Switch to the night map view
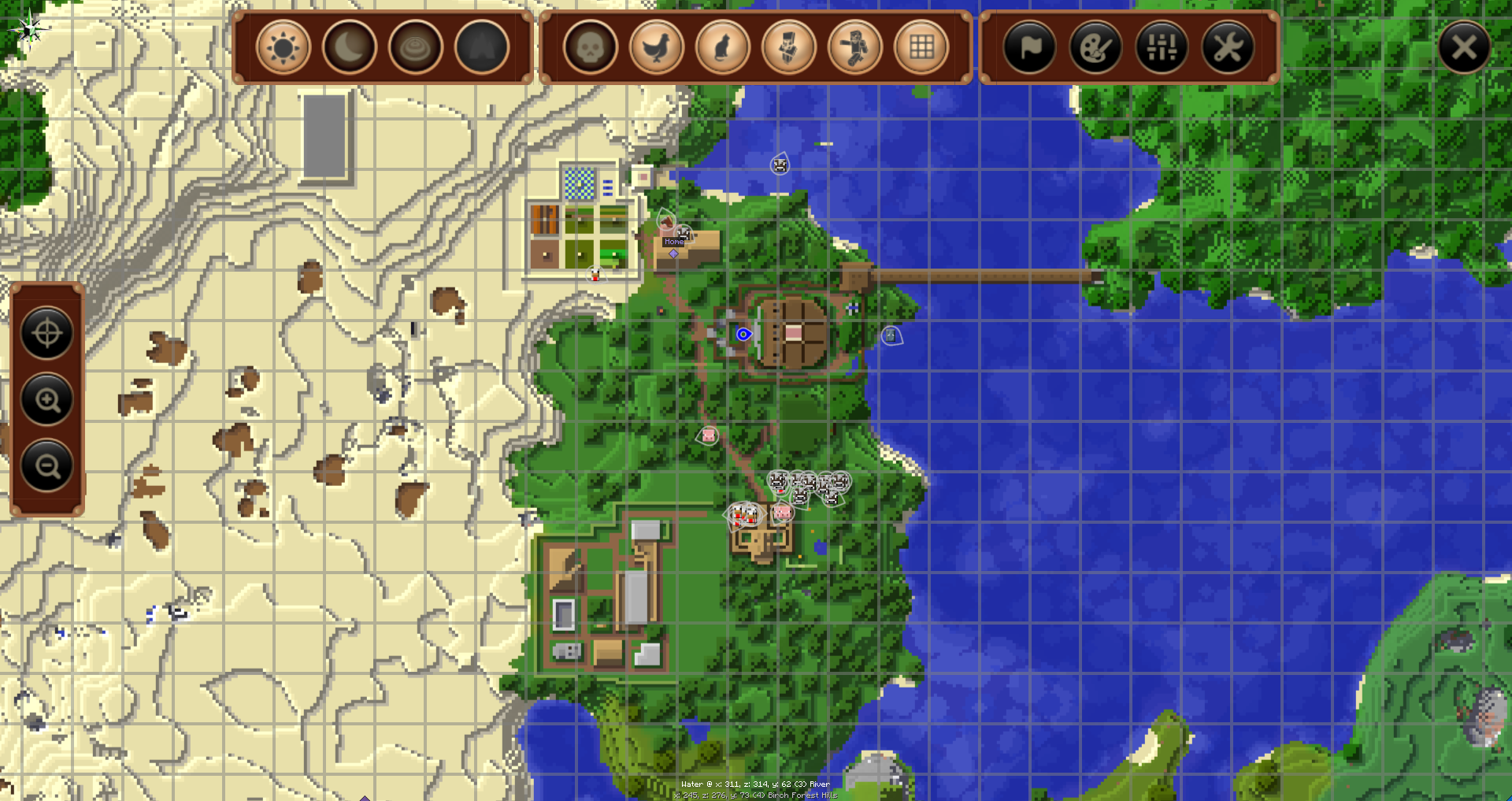 (350, 48)
